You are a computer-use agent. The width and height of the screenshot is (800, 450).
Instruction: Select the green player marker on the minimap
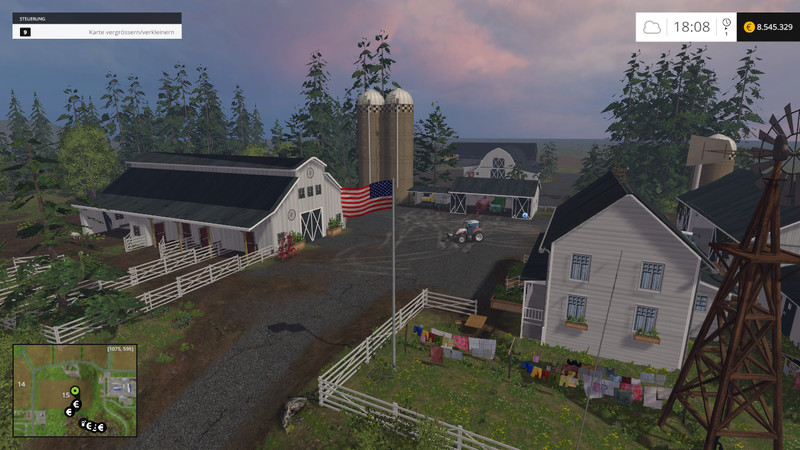pos(74,390)
